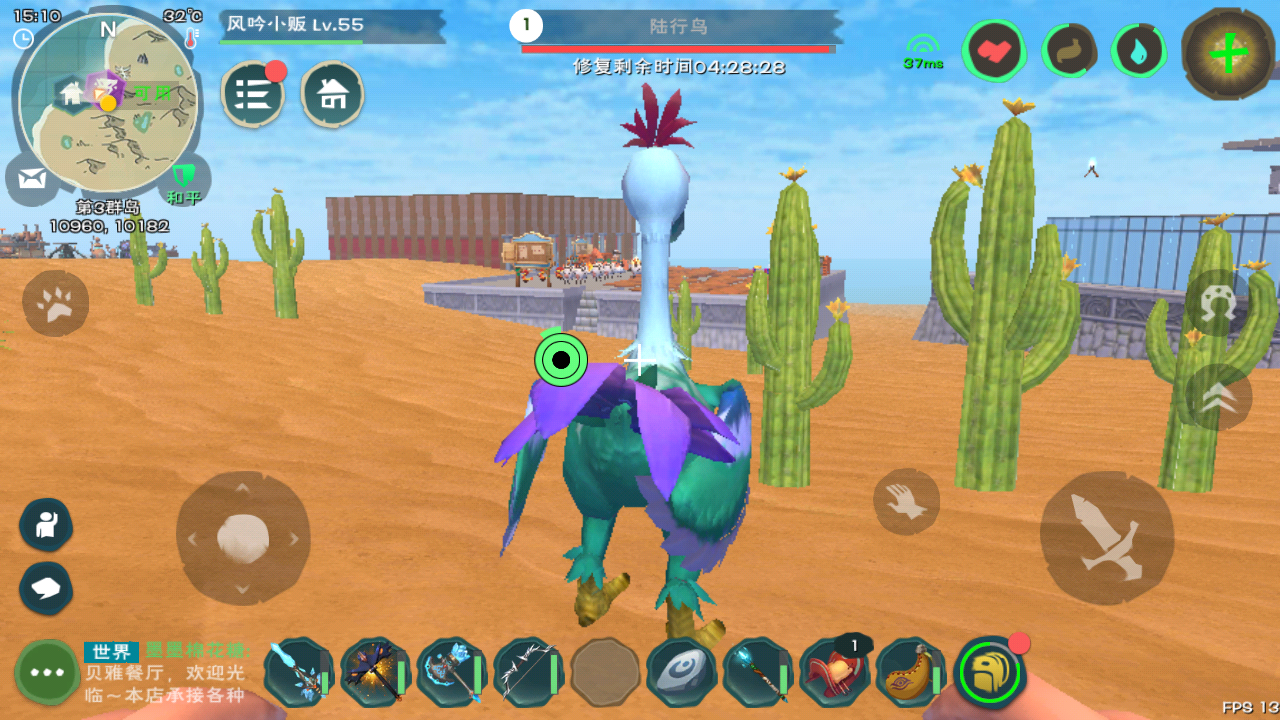1280x720 pixels.
Task: Open the task list menu button
Action: pyautogui.click(x=252, y=95)
